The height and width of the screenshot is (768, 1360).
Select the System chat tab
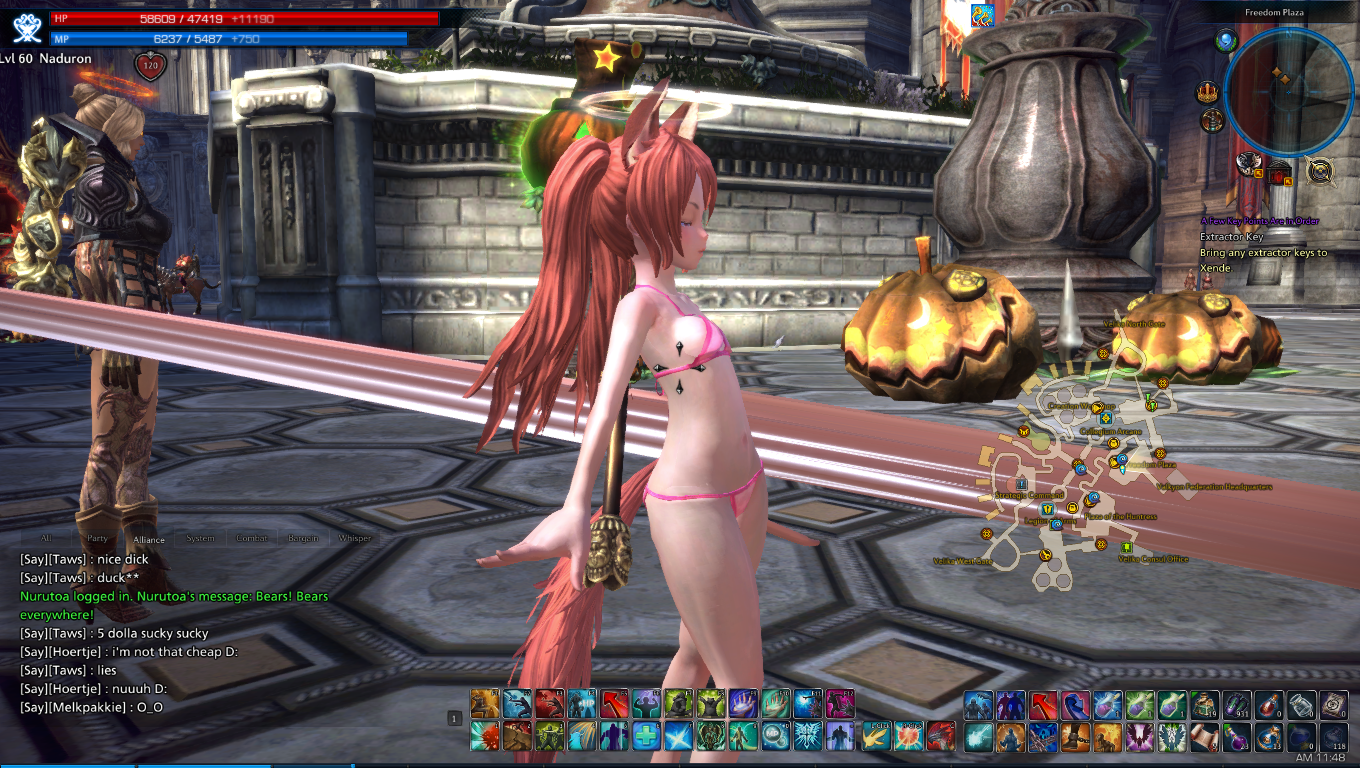coord(200,539)
